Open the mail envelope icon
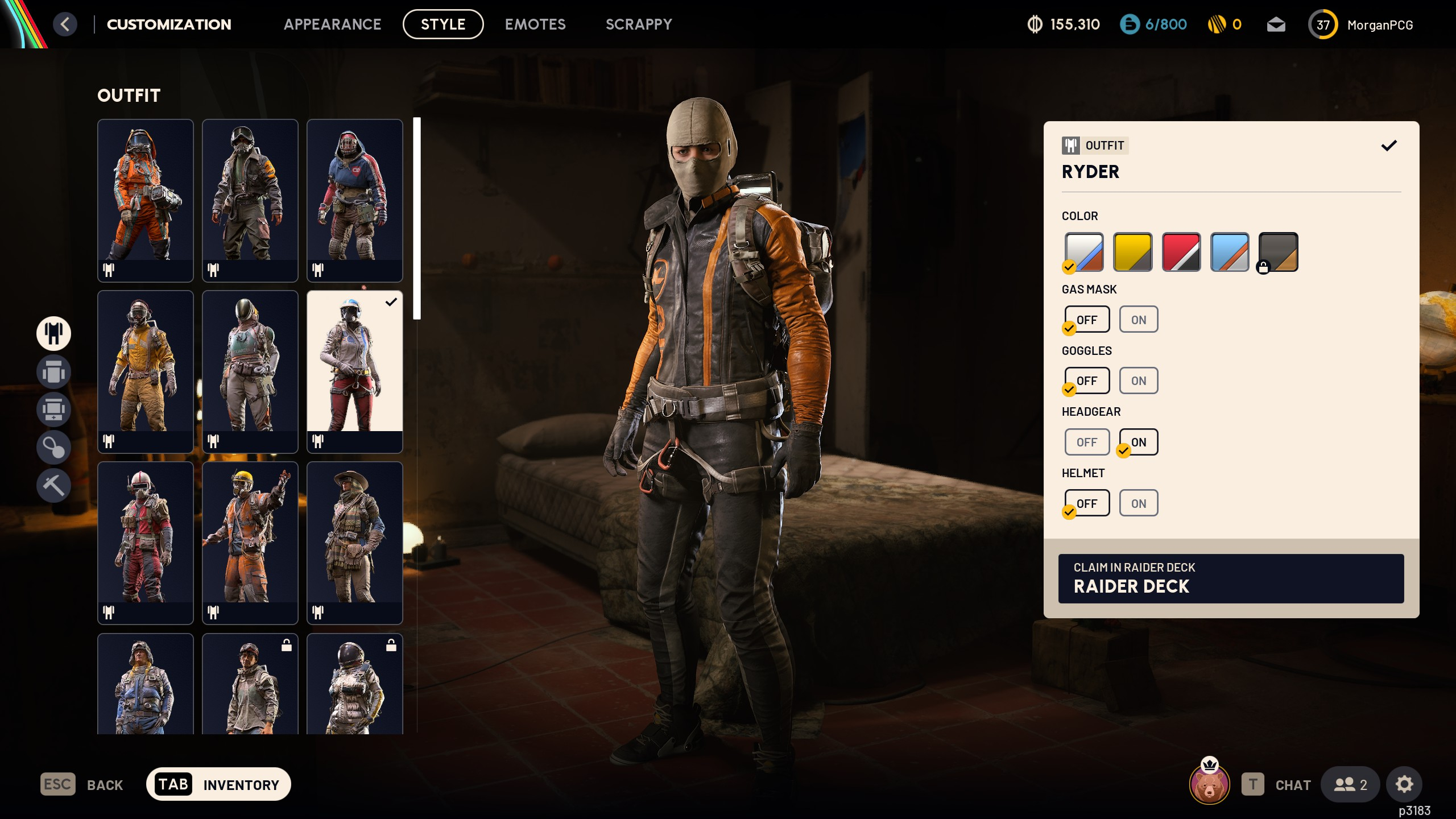 [x=1276, y=24]
